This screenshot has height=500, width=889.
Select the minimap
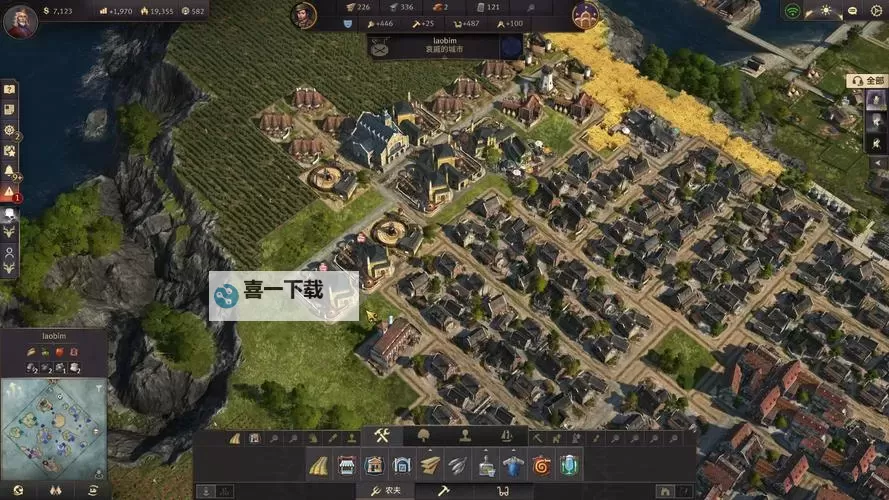coord(53,425)
